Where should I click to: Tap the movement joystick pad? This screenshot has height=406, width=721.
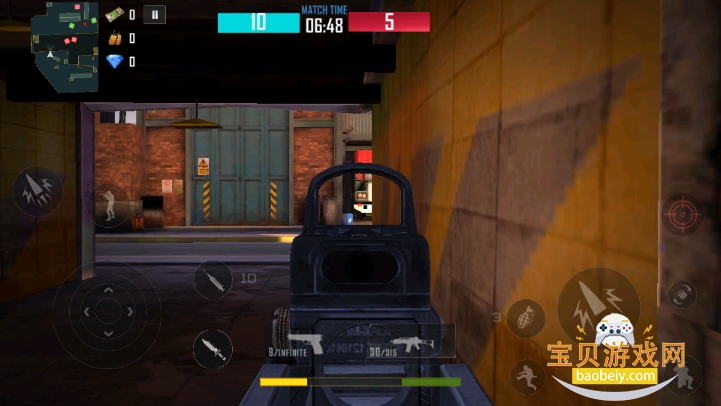pos(106,309)
